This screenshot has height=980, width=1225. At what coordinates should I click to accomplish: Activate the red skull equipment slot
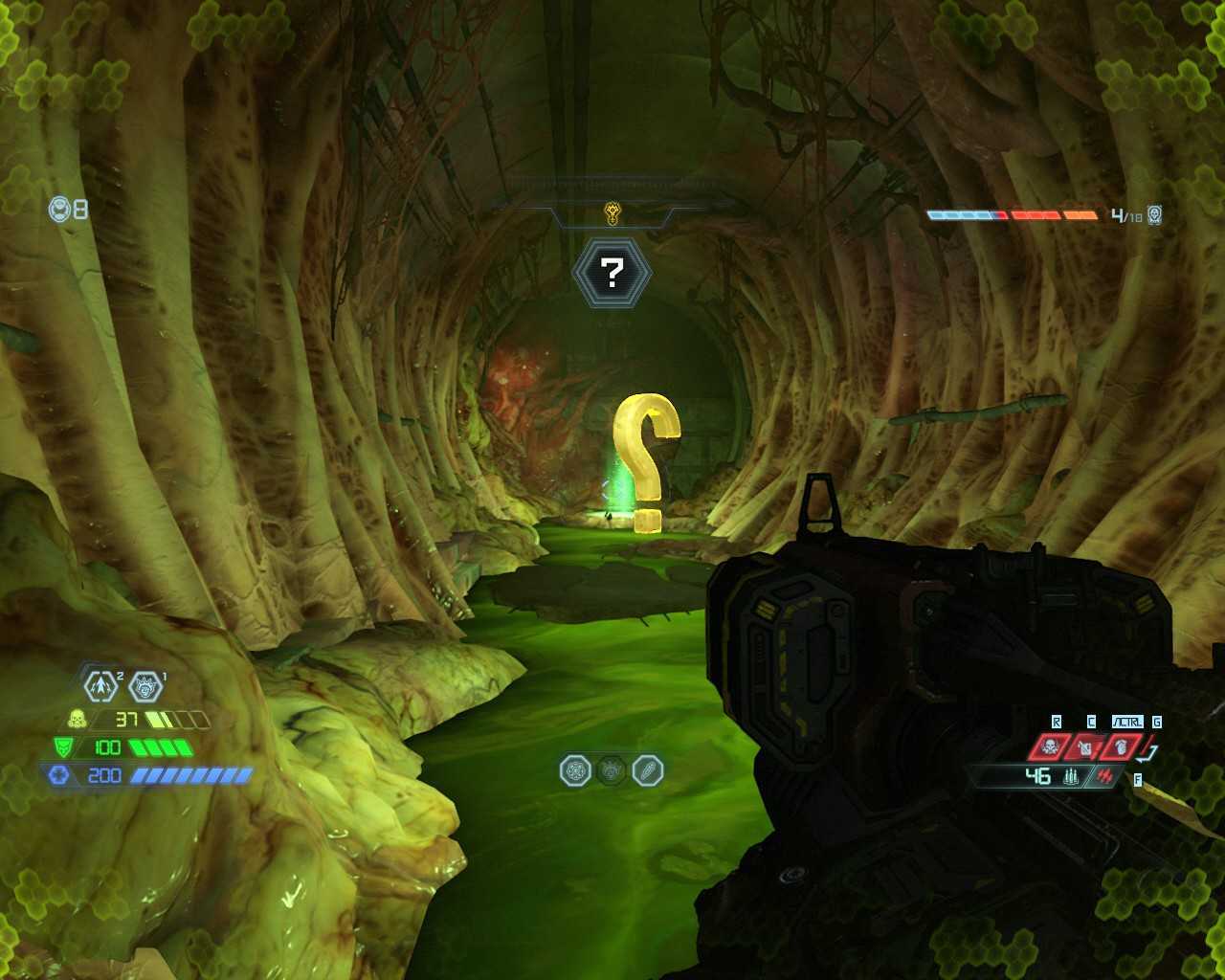[1050, 746]
